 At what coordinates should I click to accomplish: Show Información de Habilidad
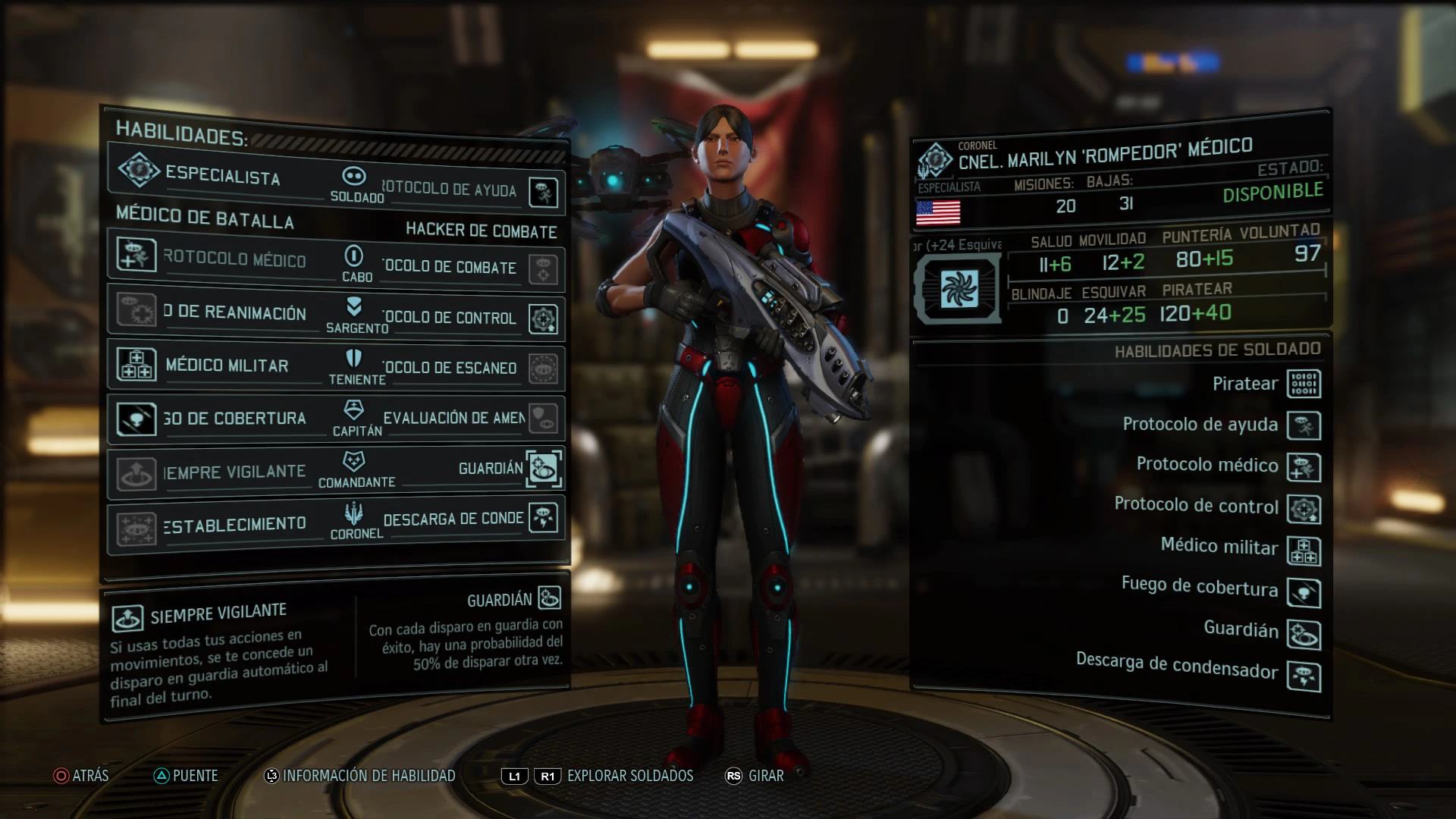point(360,776)
